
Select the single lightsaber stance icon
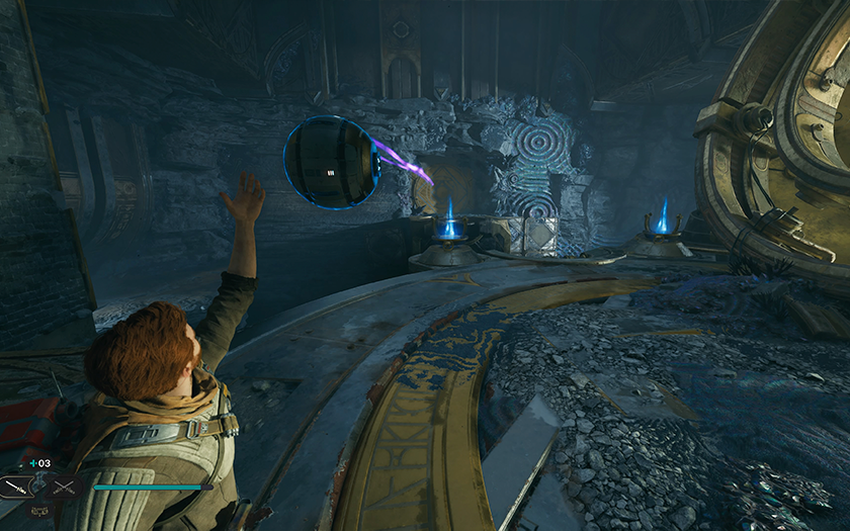[17, 487]
